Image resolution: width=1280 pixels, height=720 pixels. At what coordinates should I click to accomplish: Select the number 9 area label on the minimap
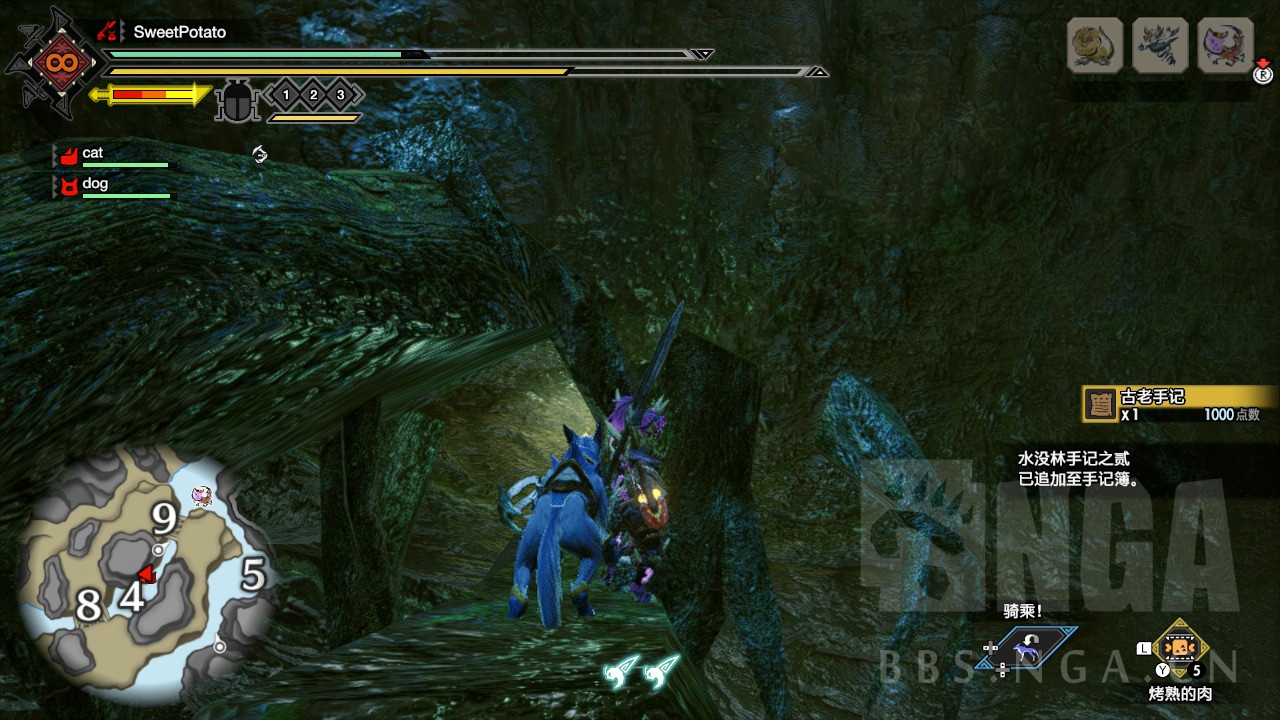163,517
